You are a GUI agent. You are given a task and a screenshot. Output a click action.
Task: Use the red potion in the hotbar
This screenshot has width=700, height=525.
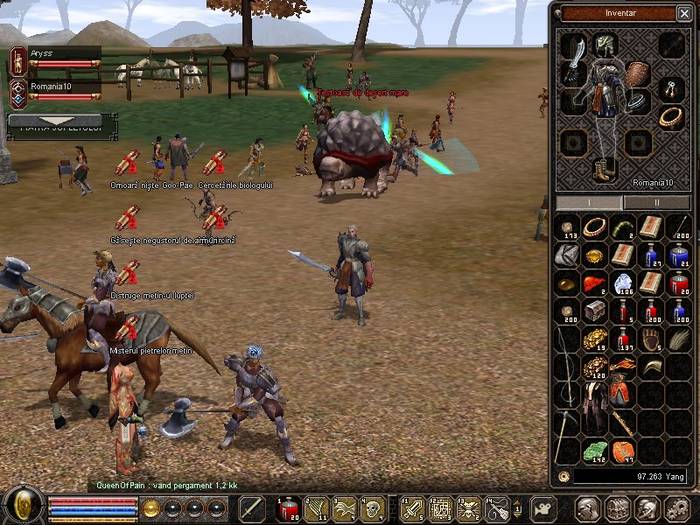(x=288, y=509)
